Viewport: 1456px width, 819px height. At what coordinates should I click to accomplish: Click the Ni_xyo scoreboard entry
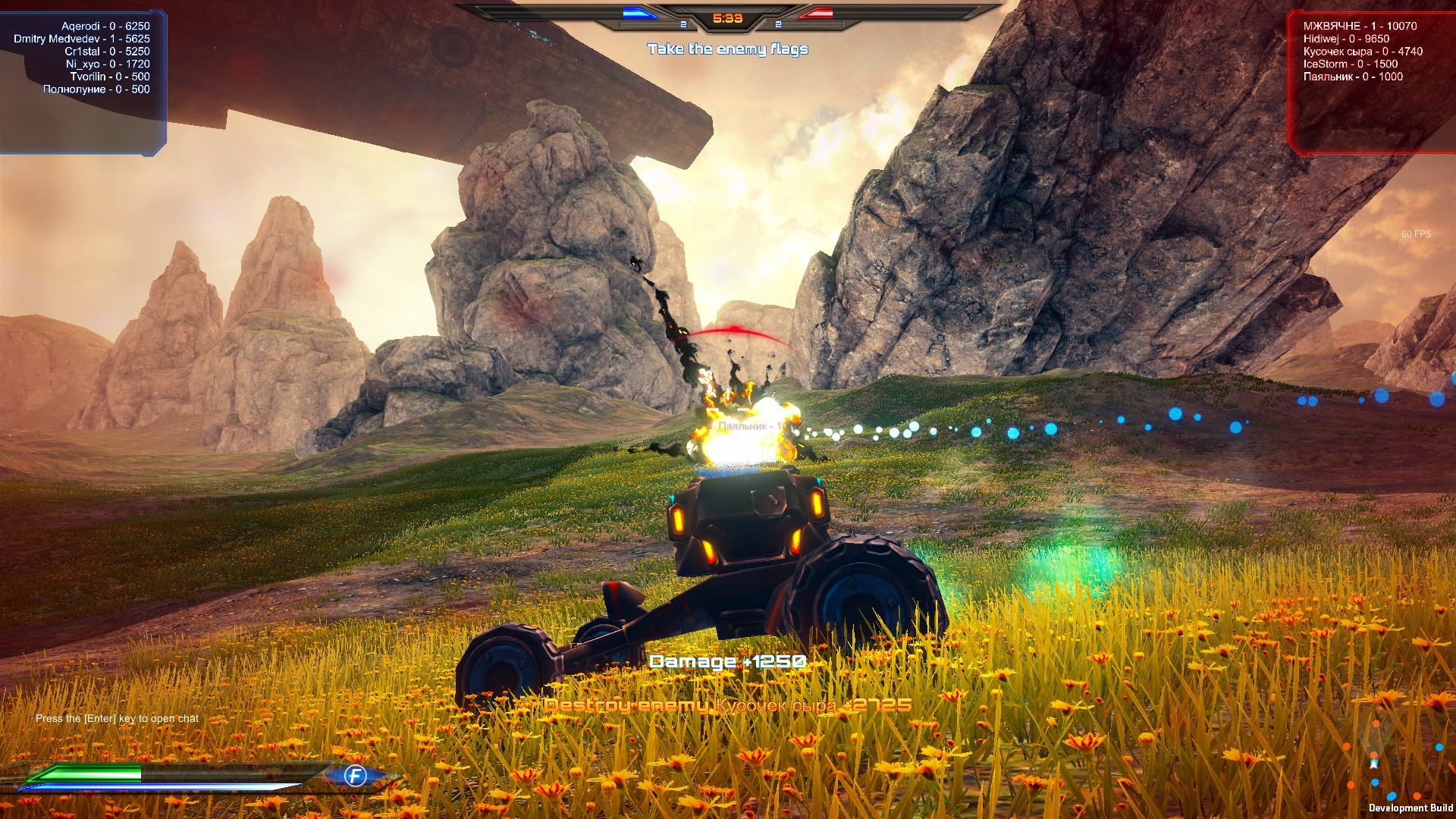[108, 64]
